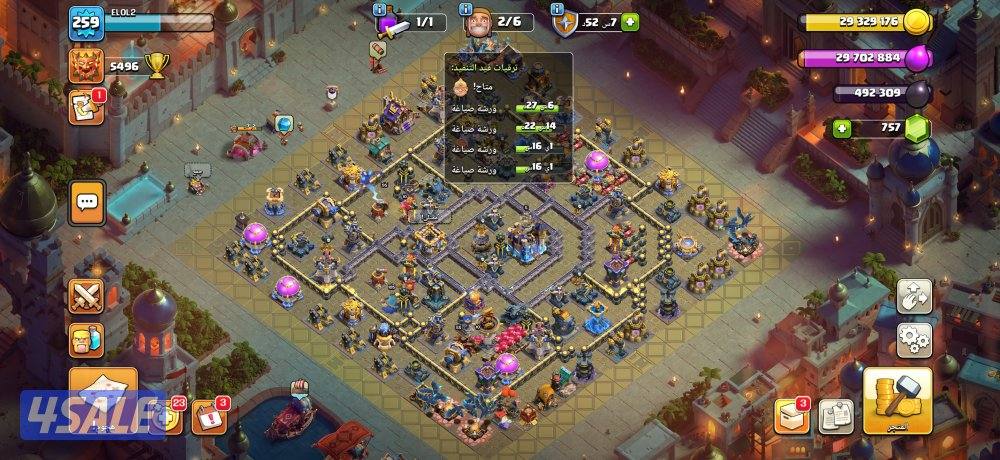Open the gold coin icon showing 23 badge
The height and width of the screenshot is (460, 1000).
pos(168,418)
